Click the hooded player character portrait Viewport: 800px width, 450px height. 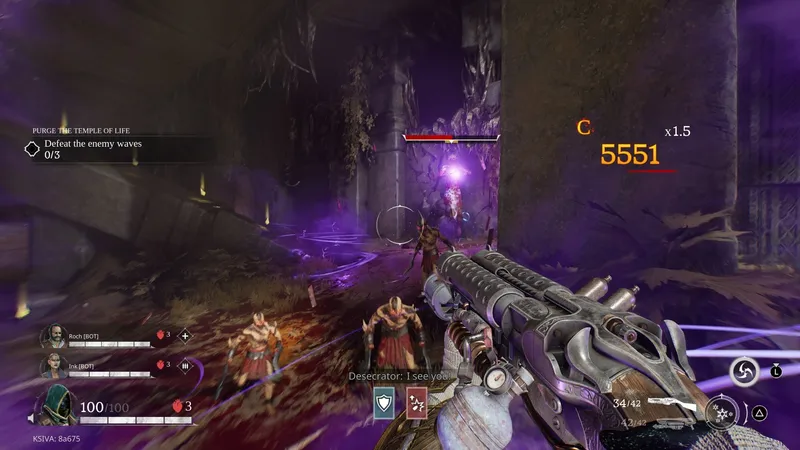coord(55,407)
